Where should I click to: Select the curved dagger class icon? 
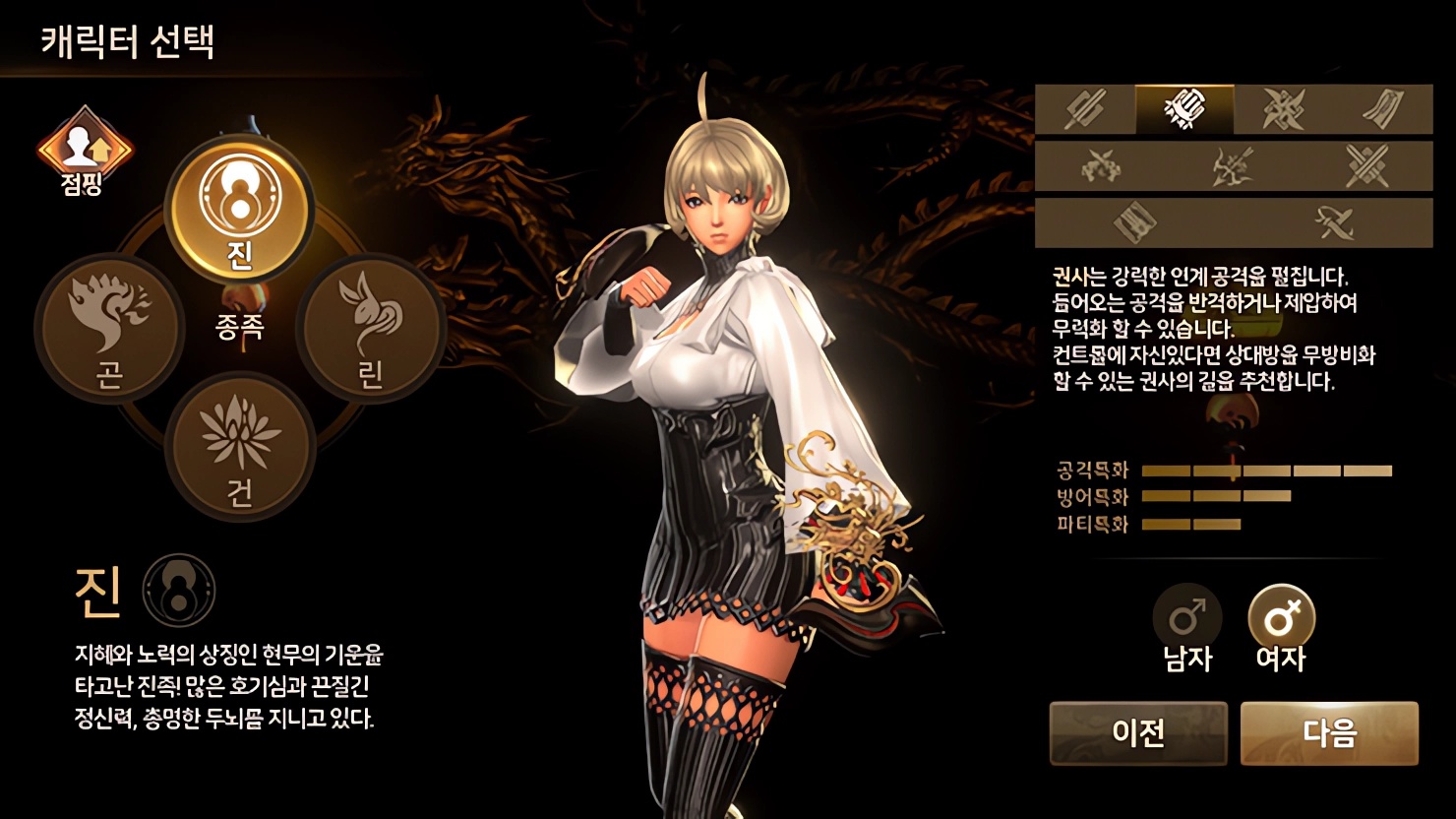[1334, 223]
